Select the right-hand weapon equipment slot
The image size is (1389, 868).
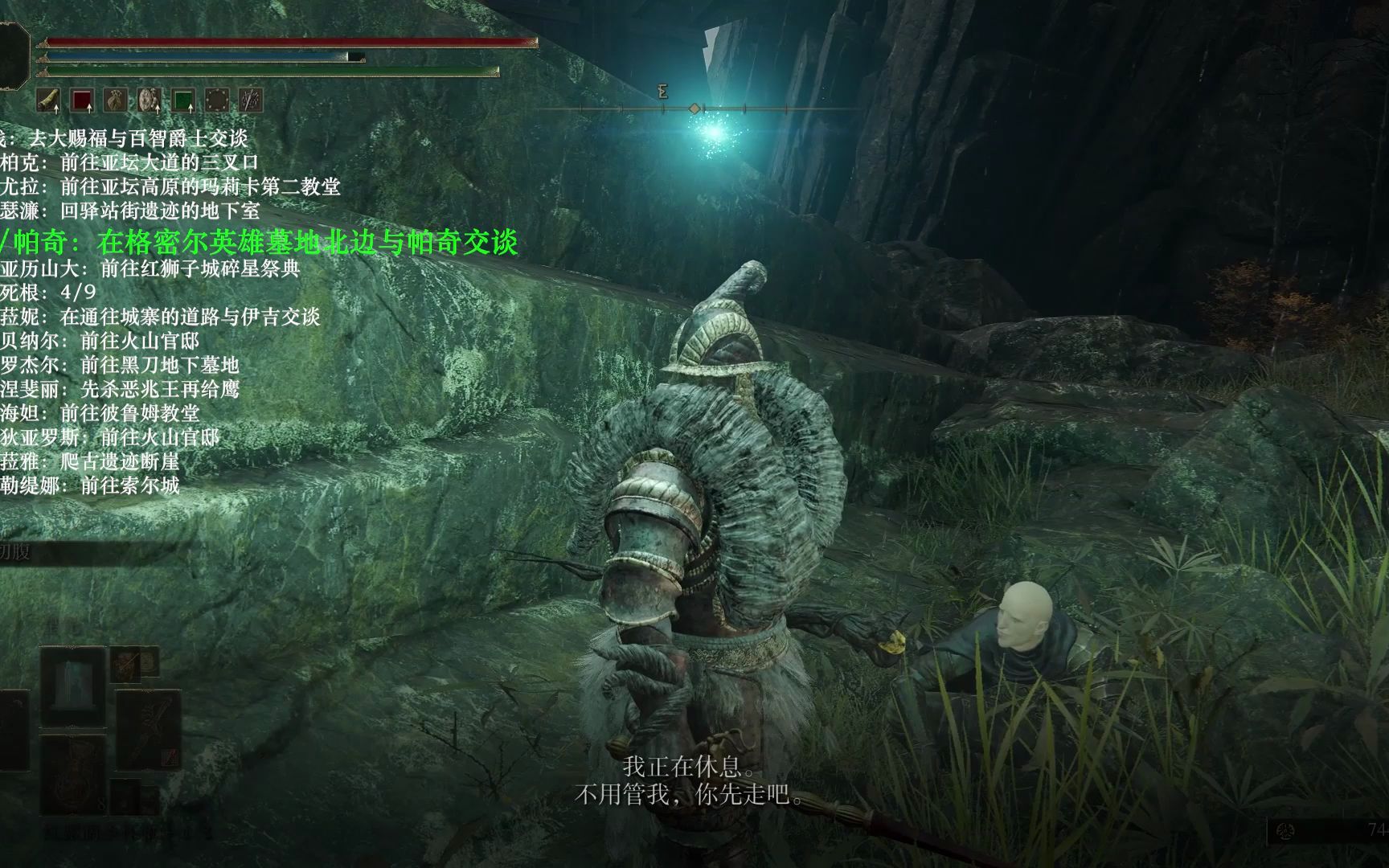coord(148,728)
